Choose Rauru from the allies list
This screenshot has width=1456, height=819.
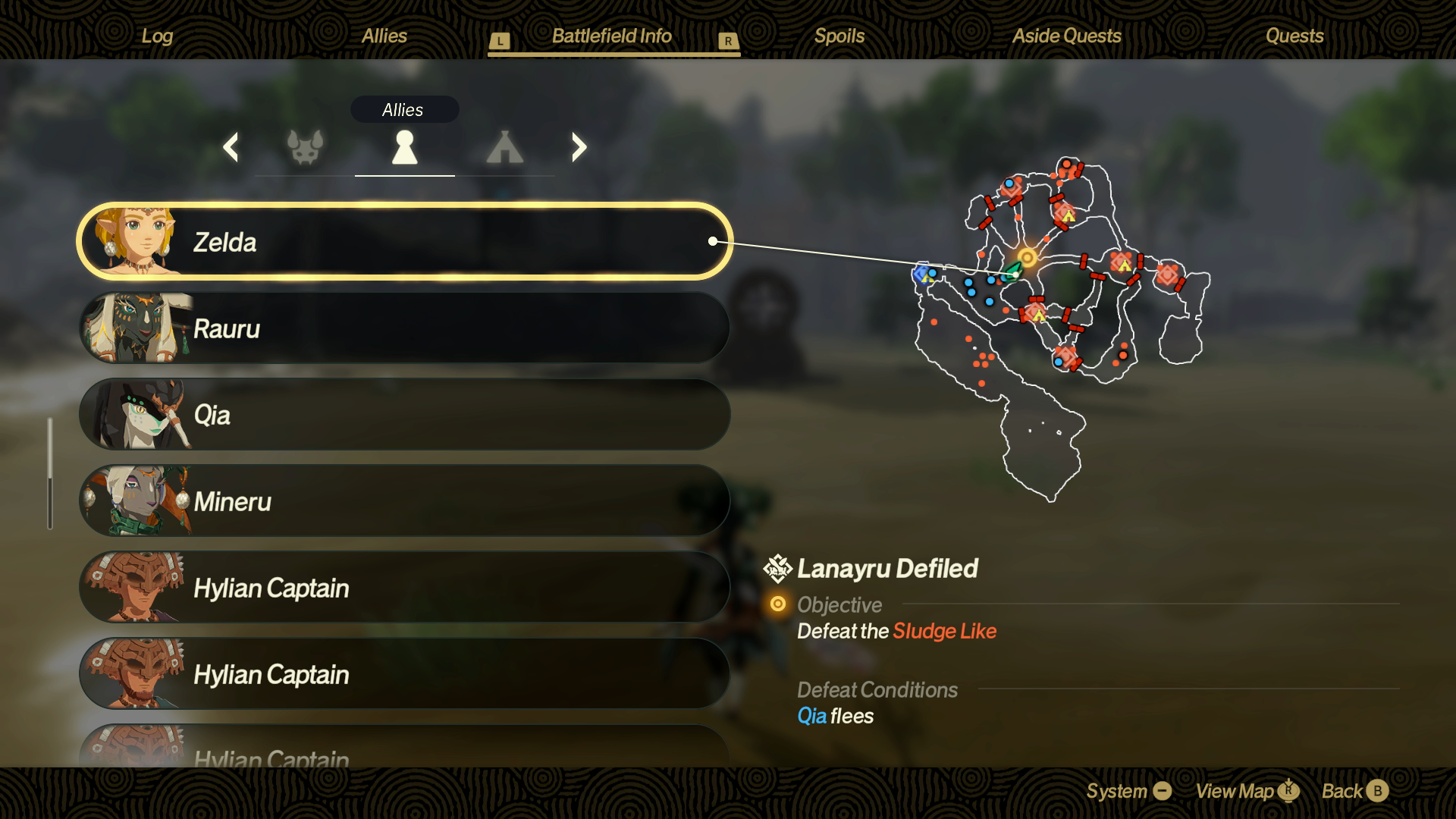404,328
